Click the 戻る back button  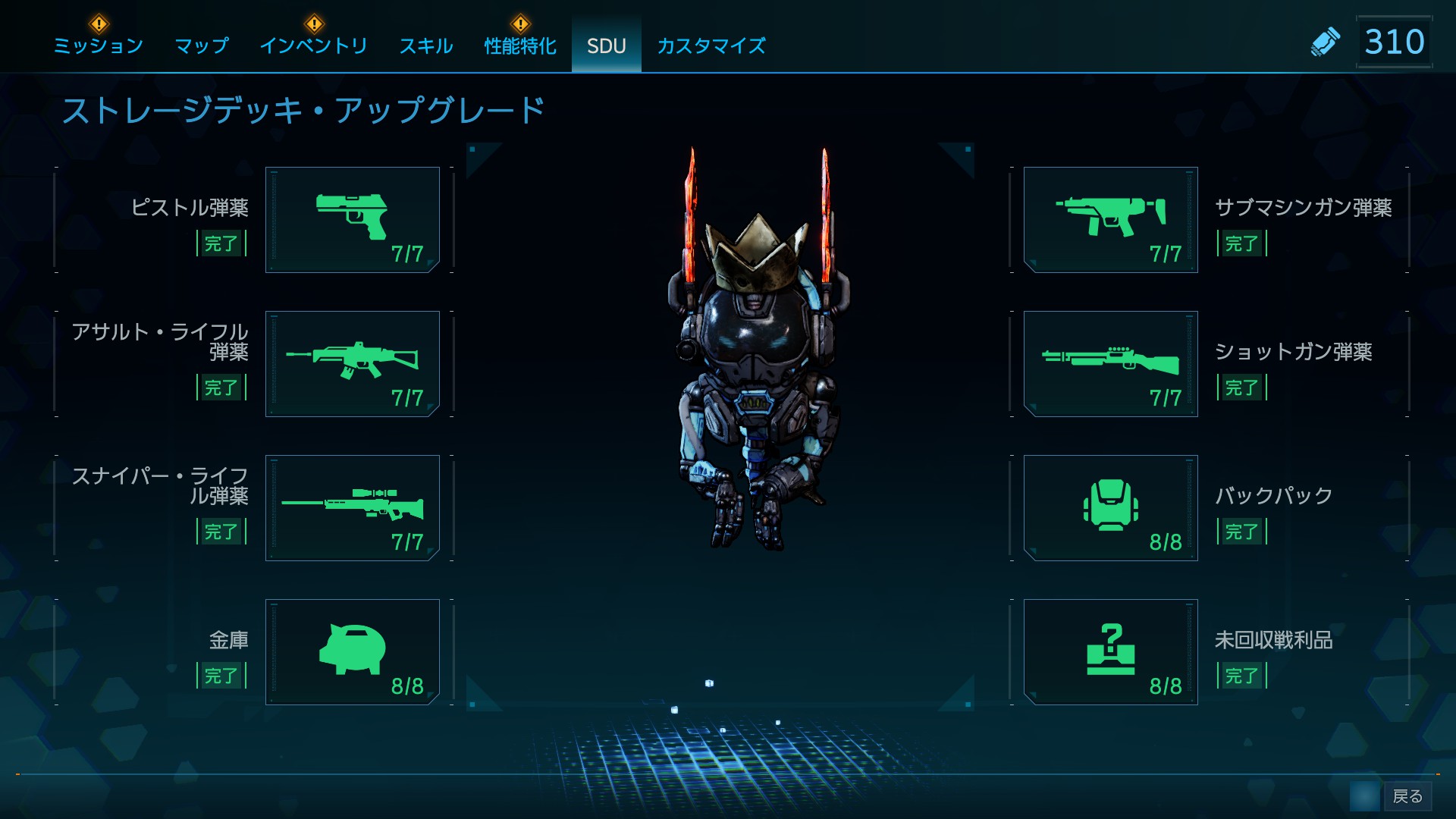click(x=1407, y=796)
